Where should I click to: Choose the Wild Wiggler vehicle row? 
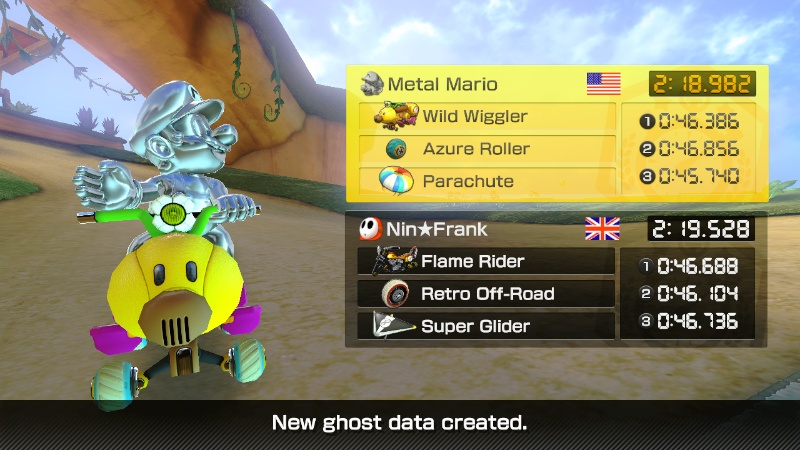487,117
